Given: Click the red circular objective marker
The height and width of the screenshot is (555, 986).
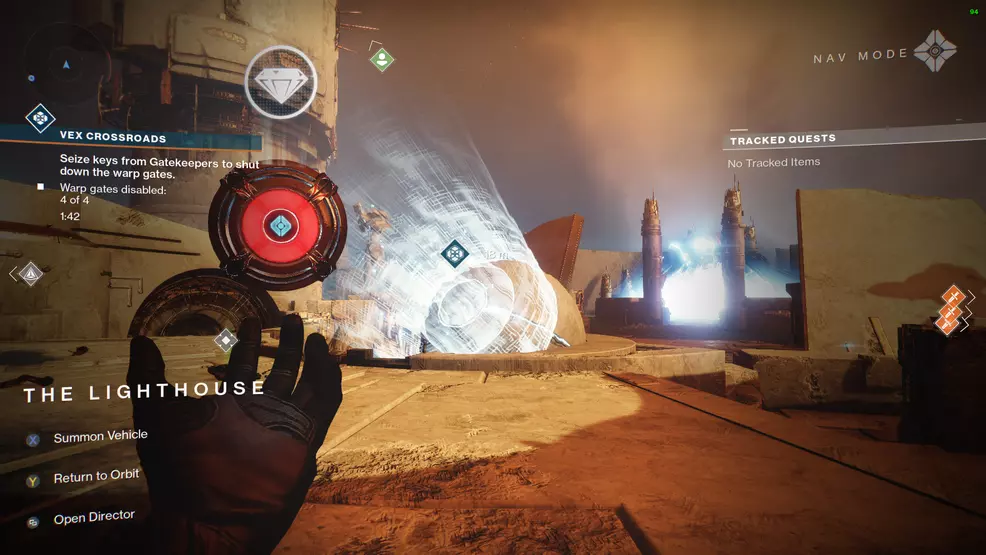Looking at the screenshot, I should [278, 225].
